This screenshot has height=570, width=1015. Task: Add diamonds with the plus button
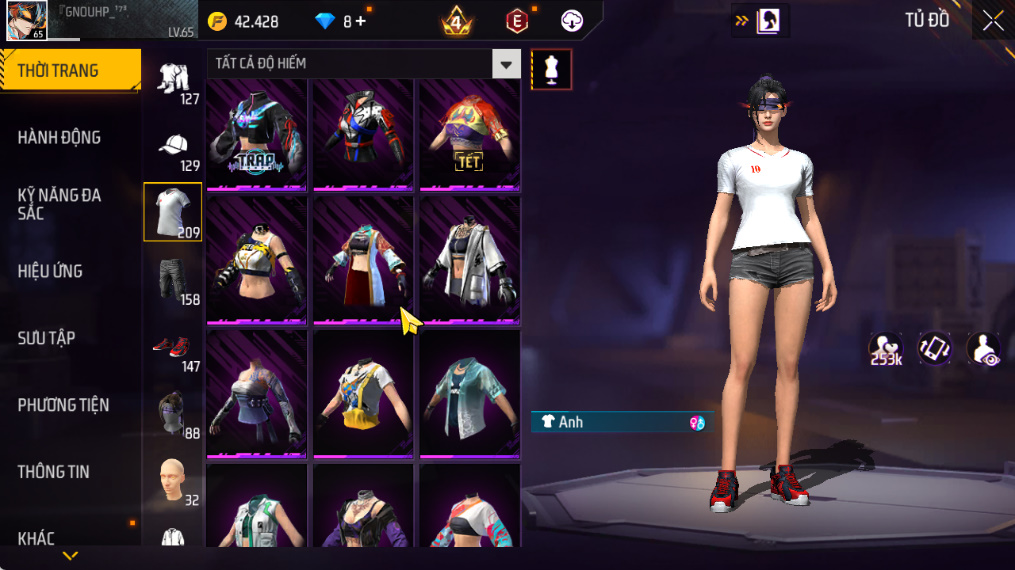click(361, 21)
